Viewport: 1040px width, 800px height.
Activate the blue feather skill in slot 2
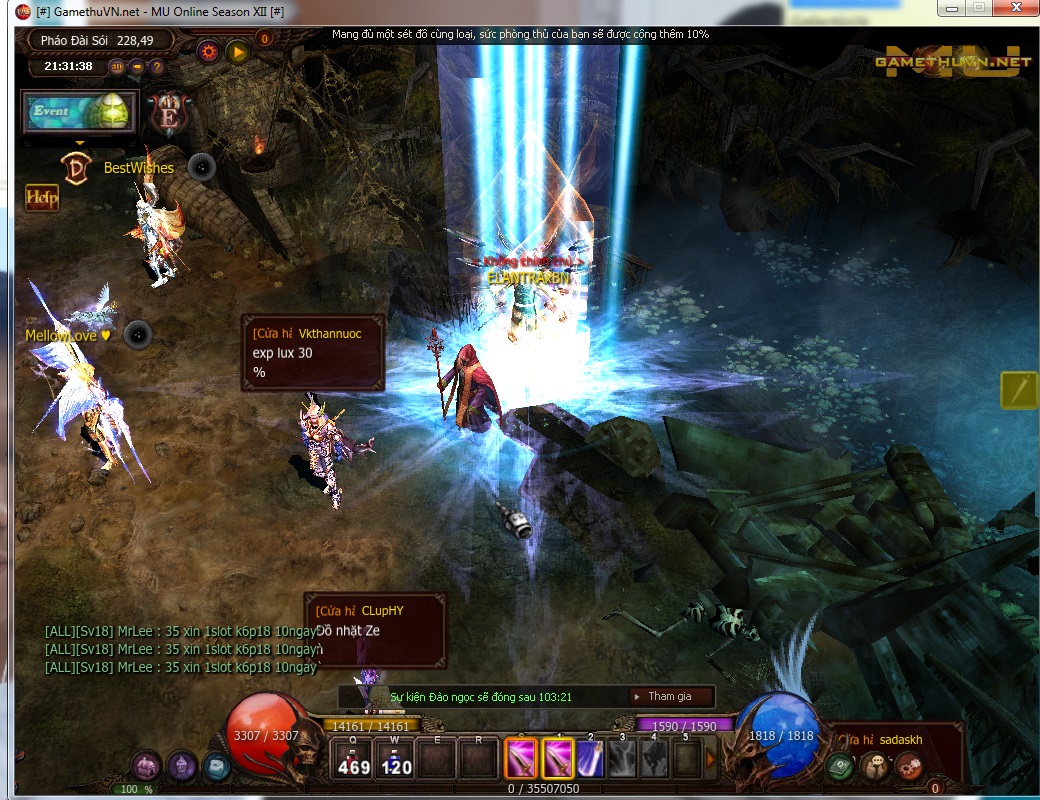591,758
